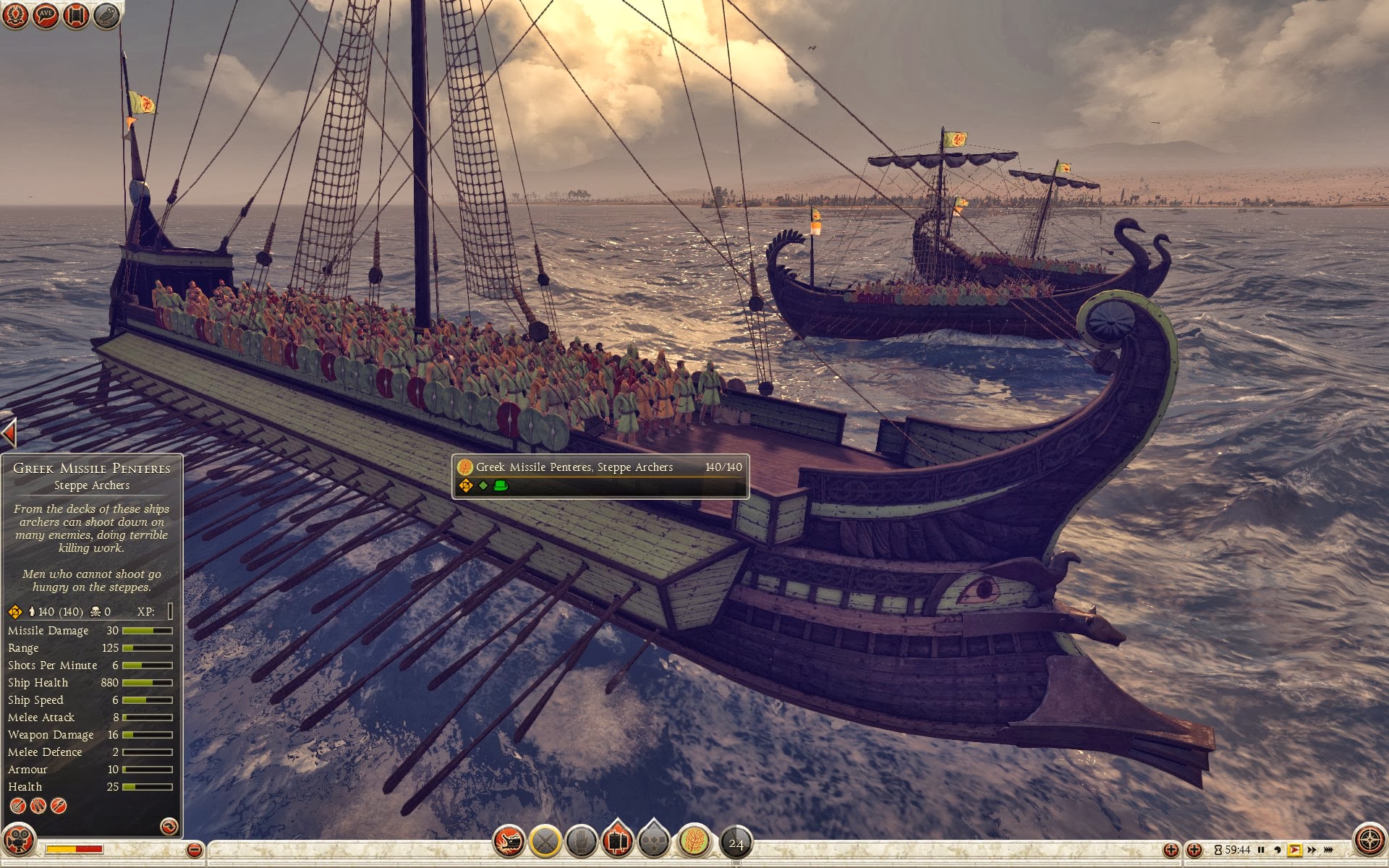1389x868 pixels.
Task: Select the Greek Missile Penteres unit banner
Action: pyautogui.click(x=600, y=476)
